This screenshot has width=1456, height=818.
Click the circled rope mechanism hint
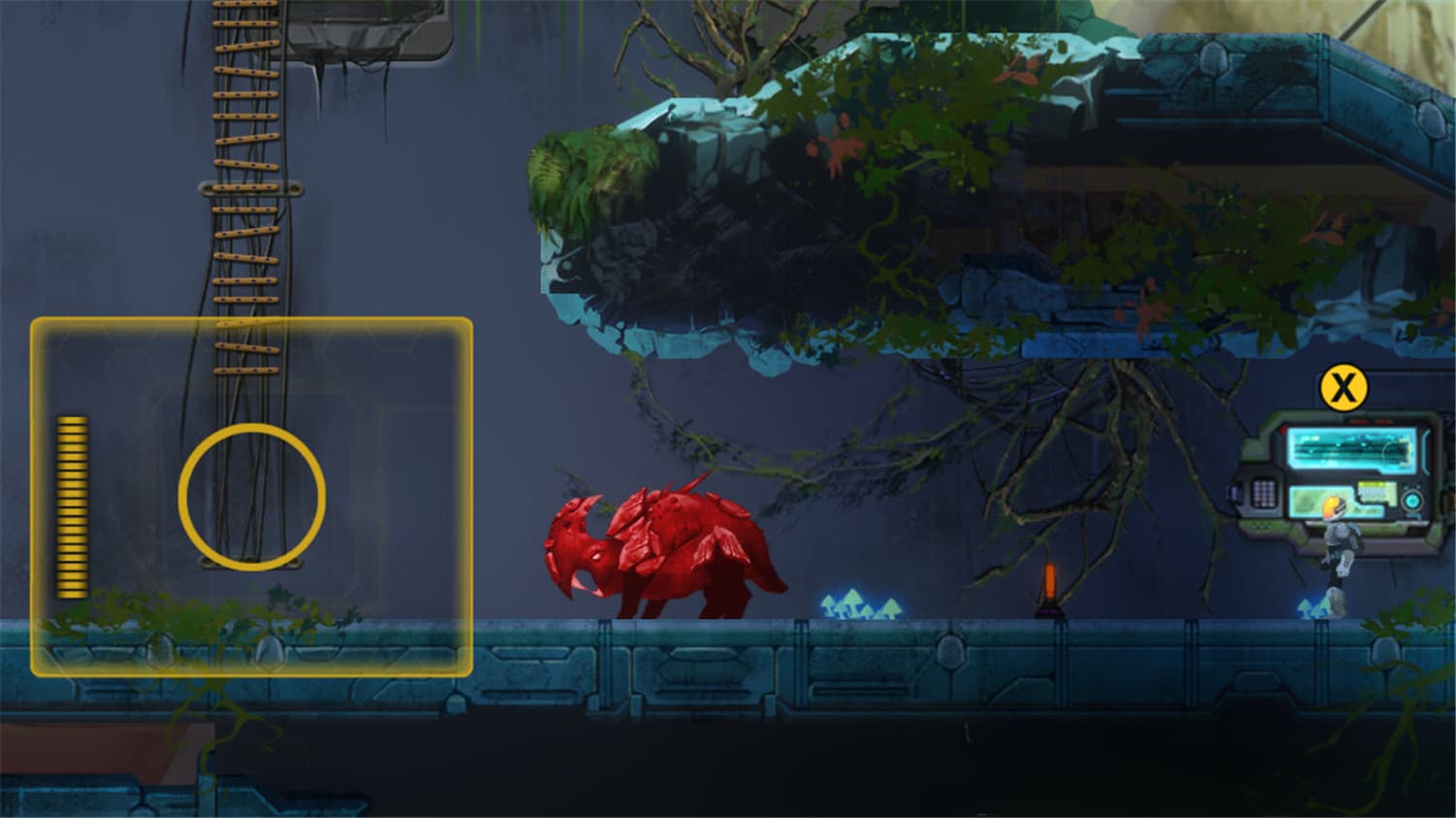tap(250, 495)
